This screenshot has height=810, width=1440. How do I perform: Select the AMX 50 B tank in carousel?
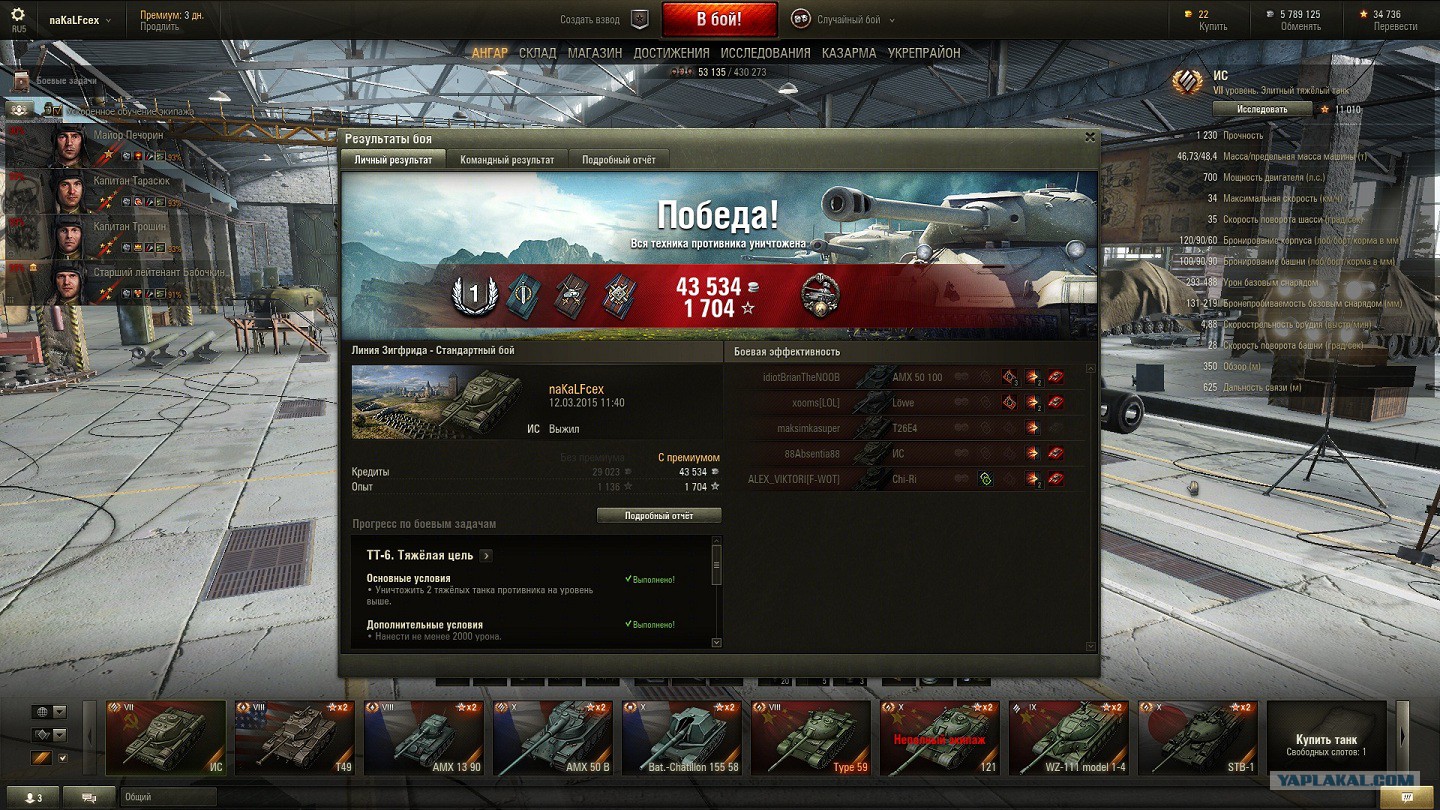pyautogui.click(x=554, y=738)
